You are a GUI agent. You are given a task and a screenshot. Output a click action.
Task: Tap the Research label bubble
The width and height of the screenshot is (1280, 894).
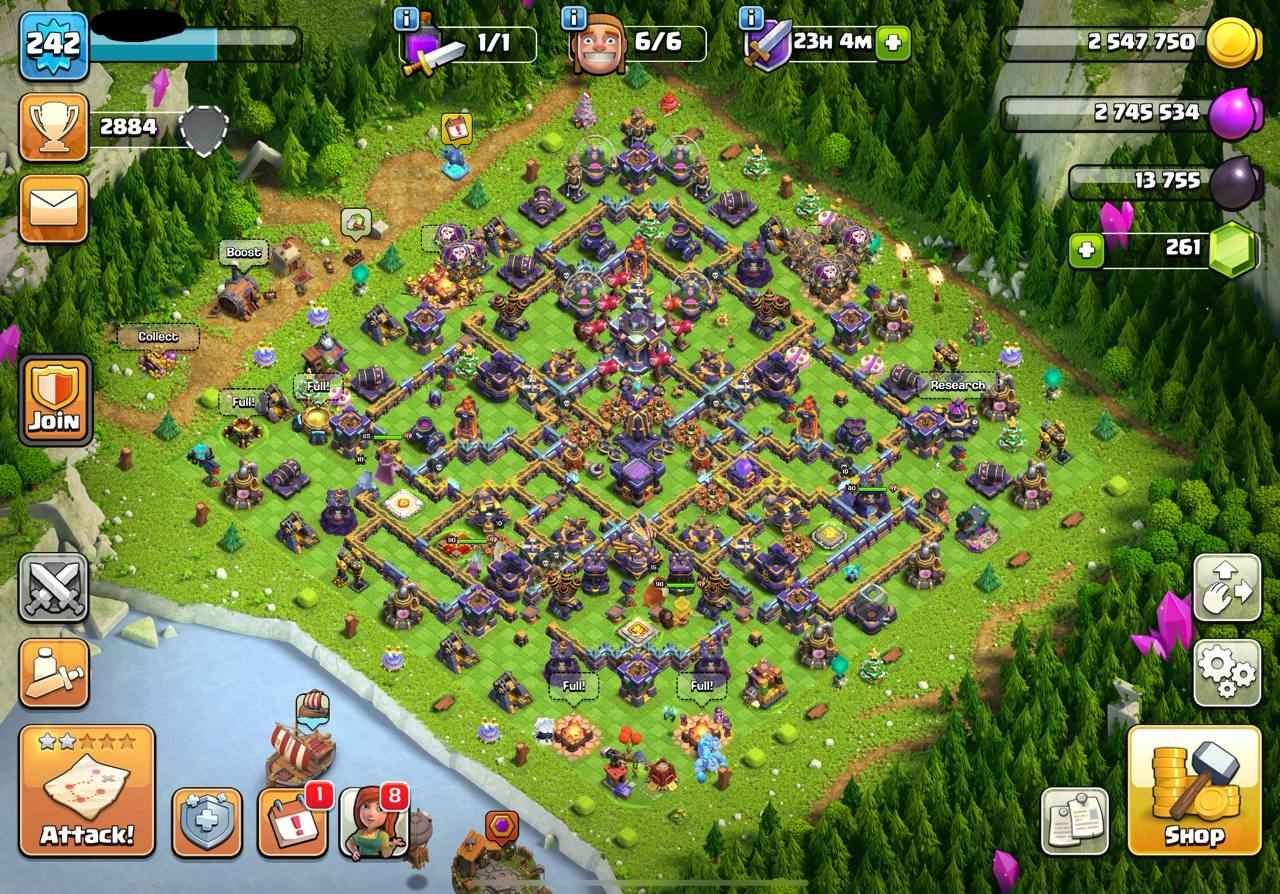pos(957,385)
